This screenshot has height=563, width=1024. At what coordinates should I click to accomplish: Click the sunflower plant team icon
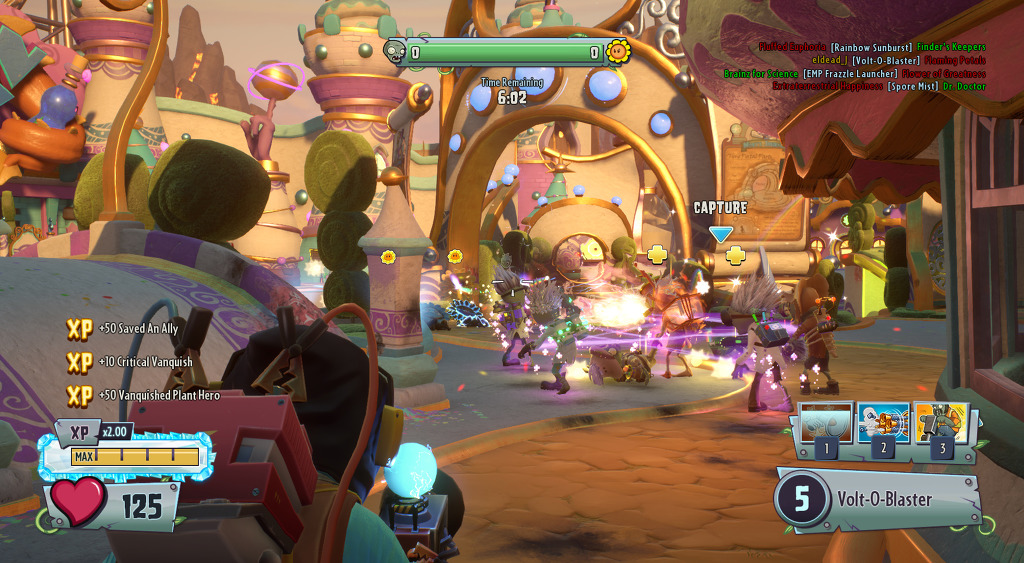tap(619, 51)
